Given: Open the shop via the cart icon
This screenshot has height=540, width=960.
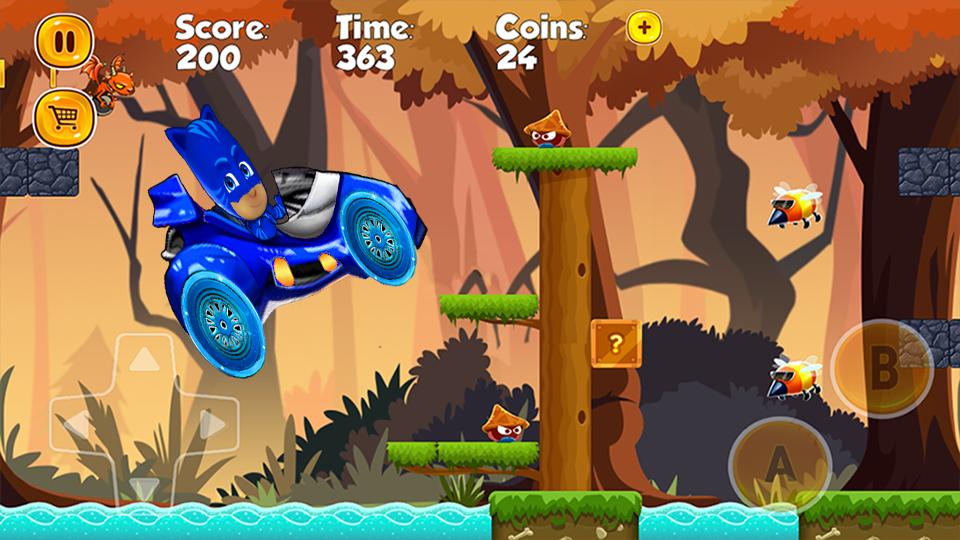Looking at the screenshot, I should (x=64, y=118).
